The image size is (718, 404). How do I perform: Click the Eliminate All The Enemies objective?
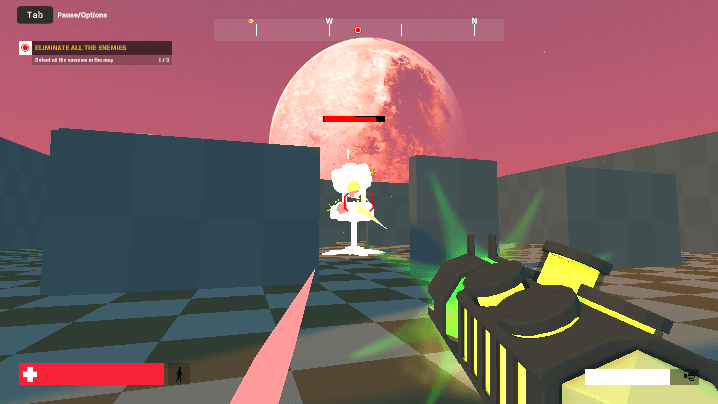tap(95, 48)
